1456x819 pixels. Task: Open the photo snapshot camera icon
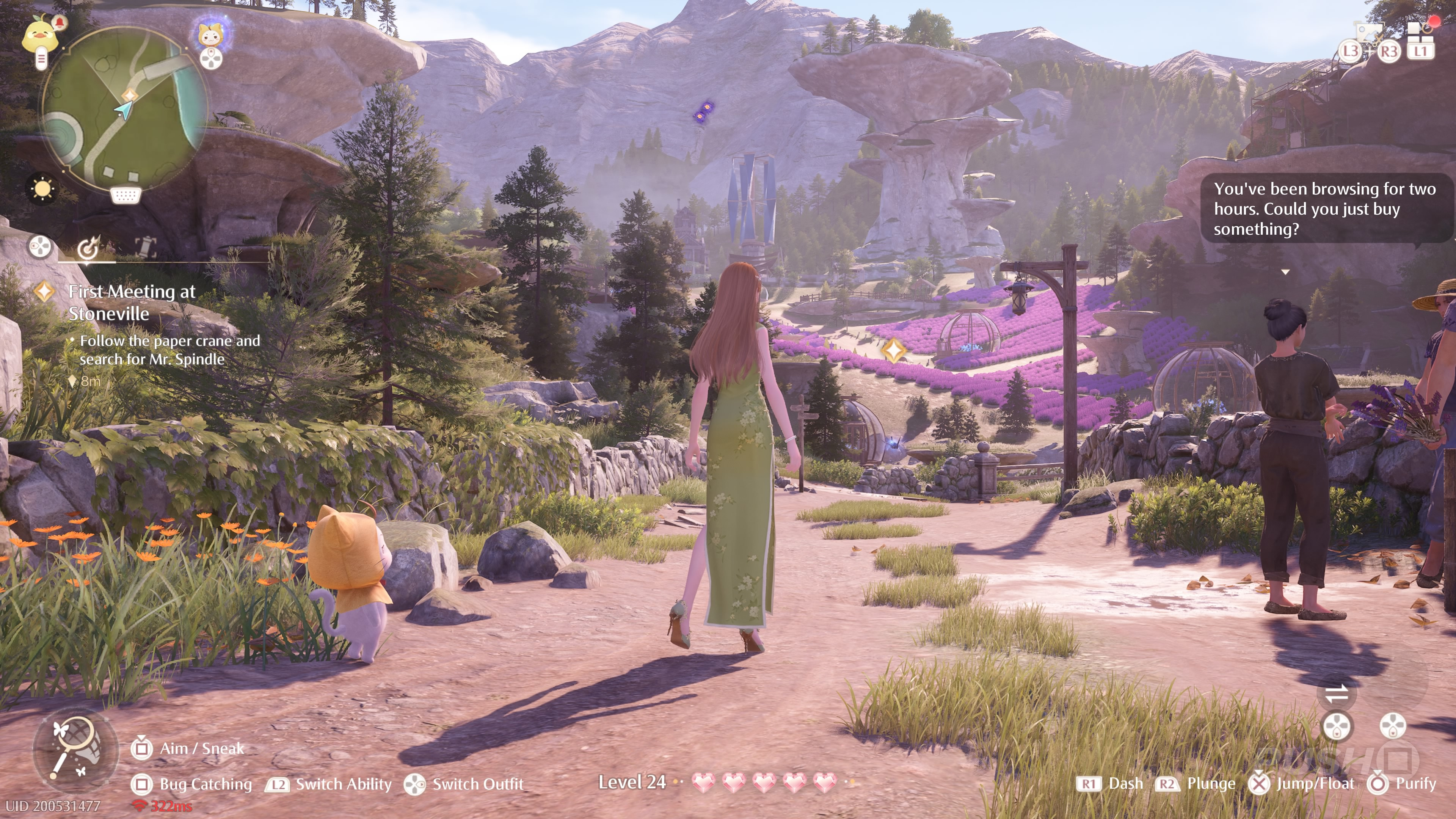pyautogui.click(x=1368, y=34)
